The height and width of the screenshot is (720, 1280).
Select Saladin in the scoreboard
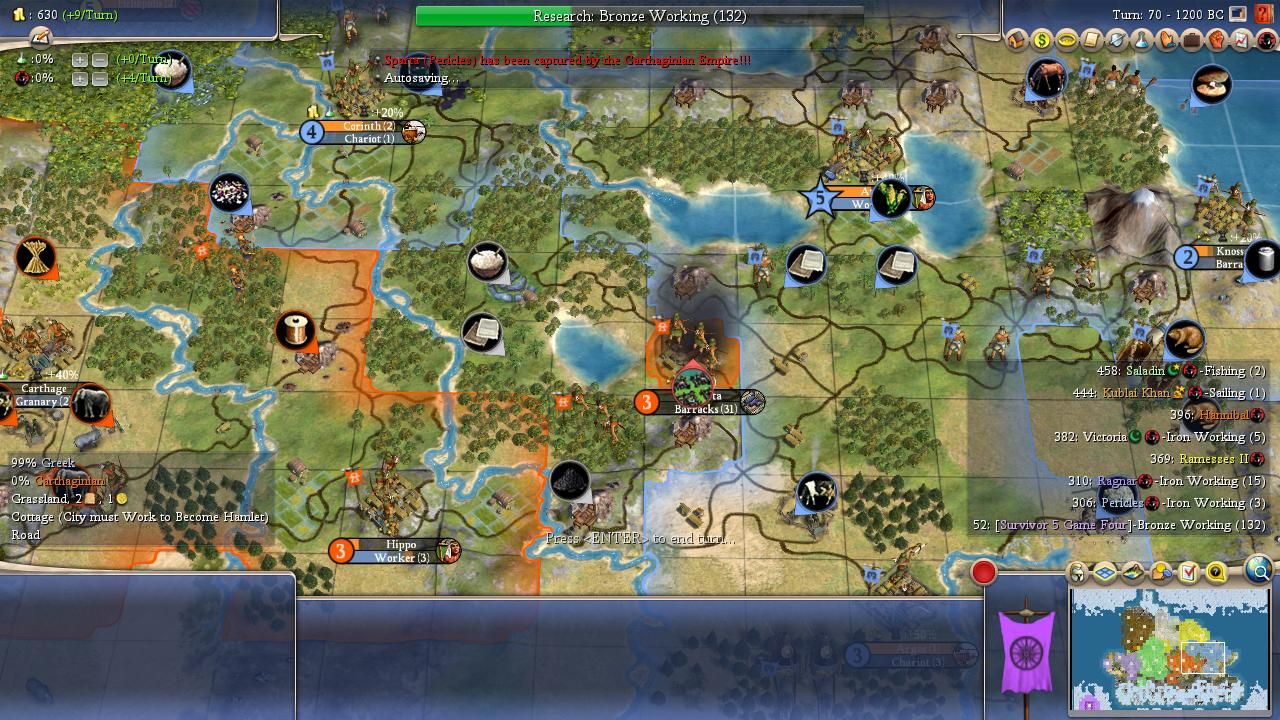click(x=1144, y=371)
